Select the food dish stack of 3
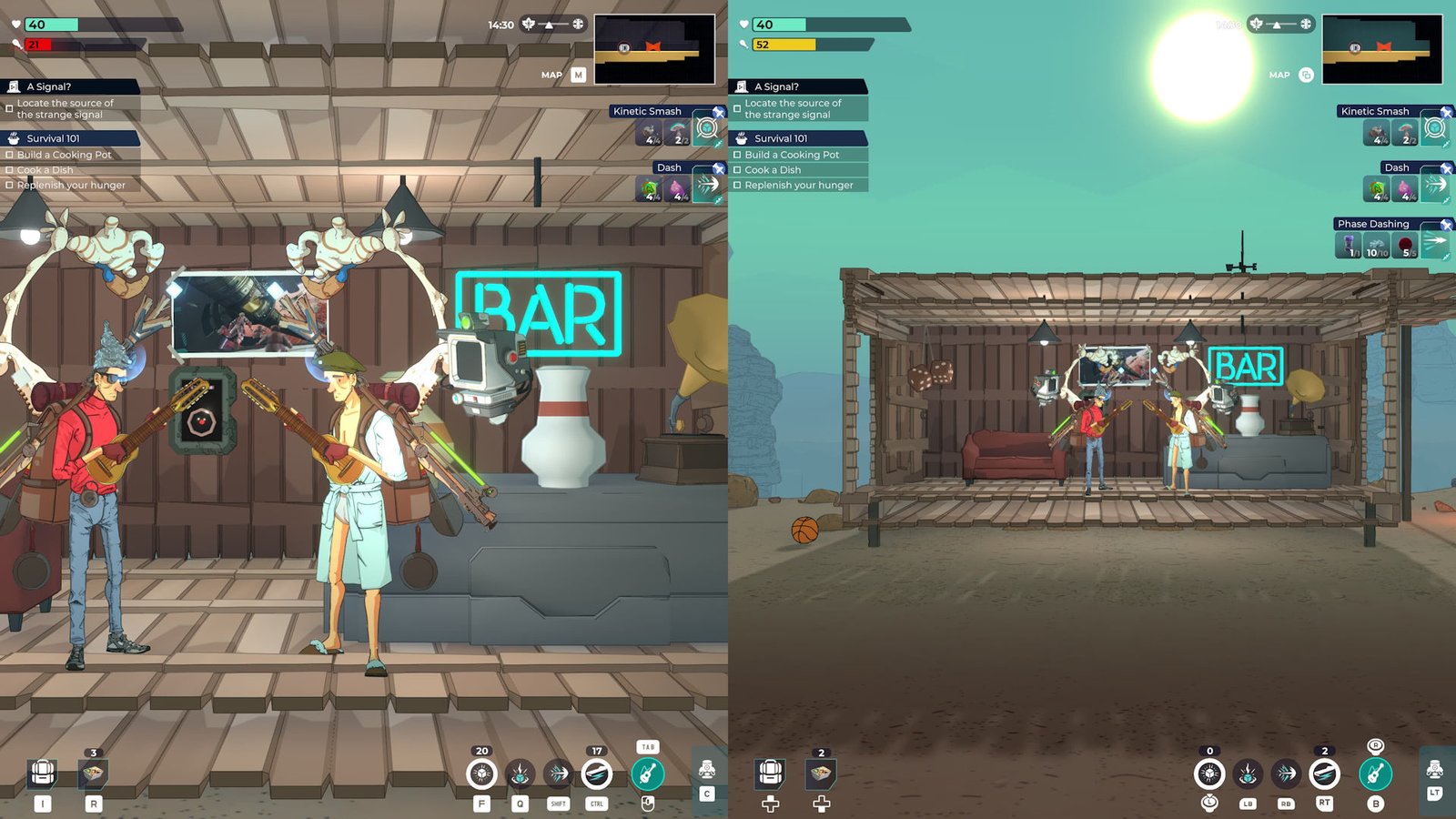Viewport: 1456px width, 819px height. click(93, 773)
